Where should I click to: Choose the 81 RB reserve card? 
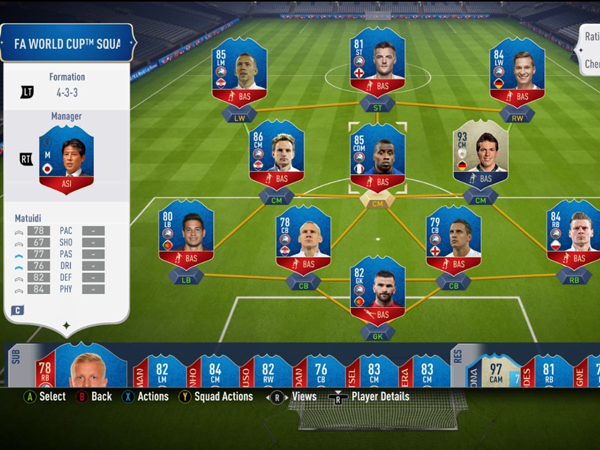pos(549,368)
